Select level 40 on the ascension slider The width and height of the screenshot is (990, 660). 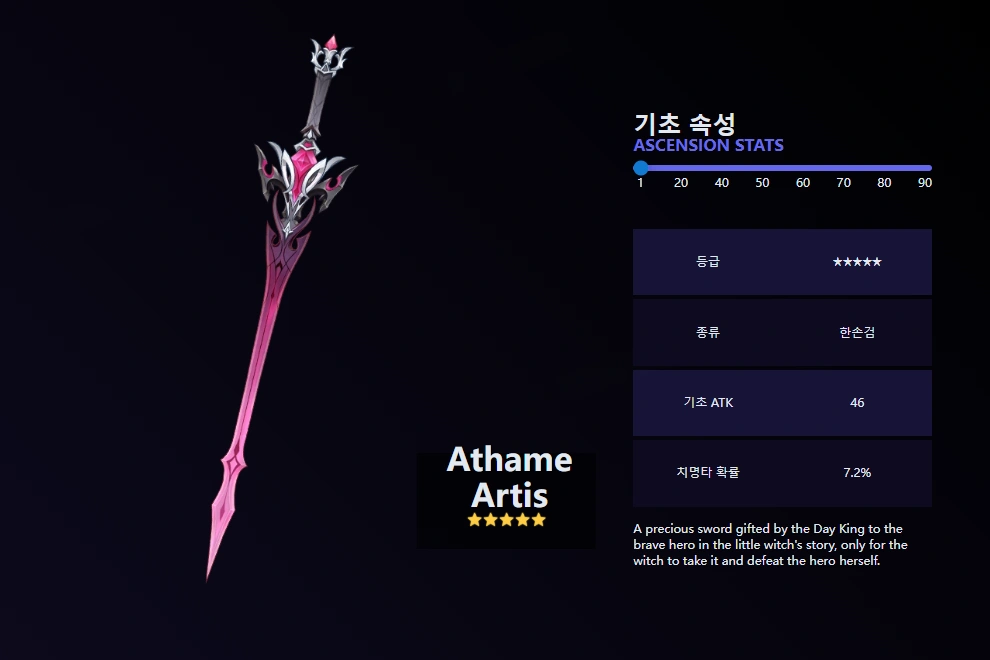click(722, 168)
